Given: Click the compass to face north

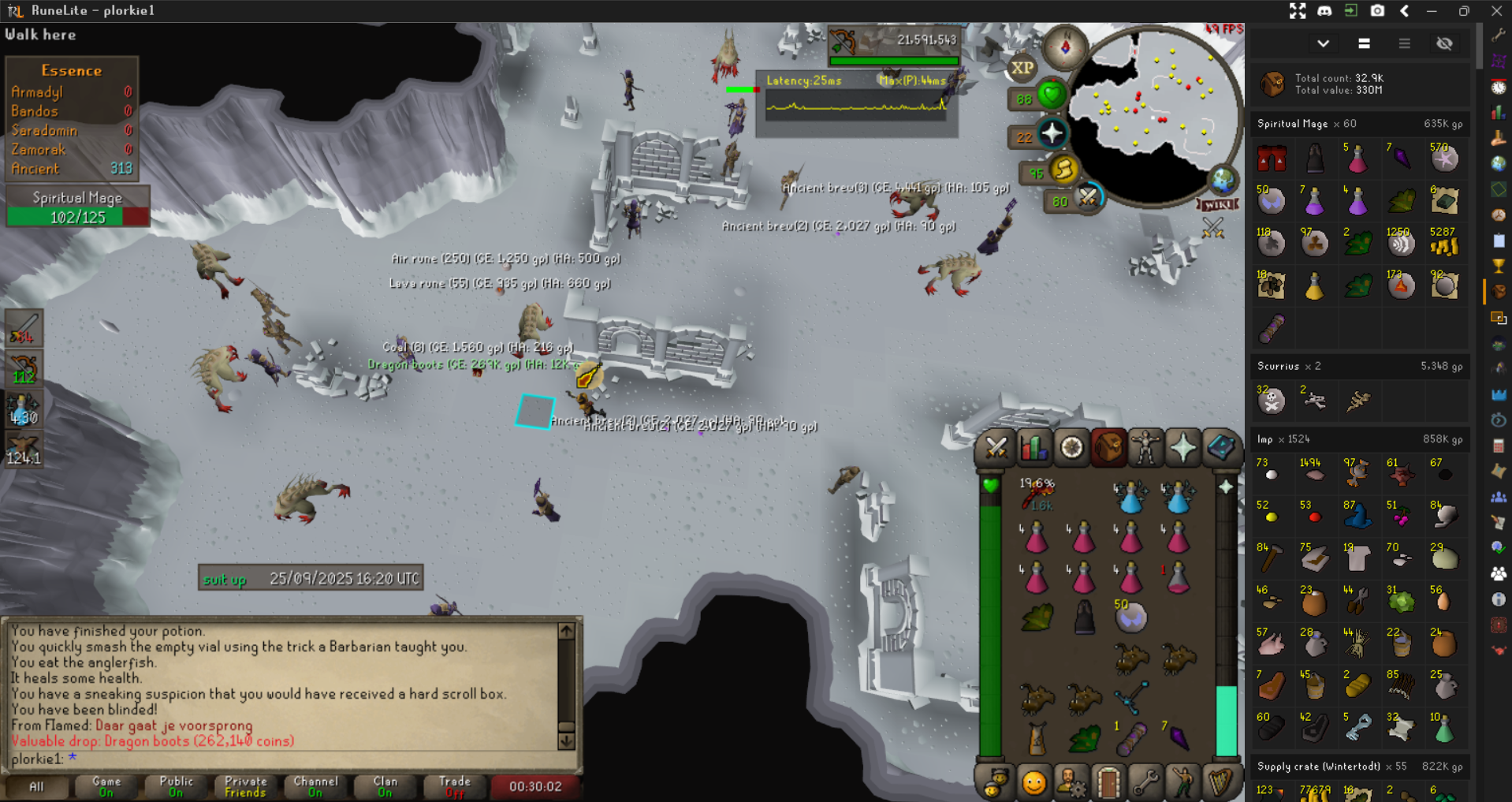Looking at the screenshot, I should pos(1065,47).
